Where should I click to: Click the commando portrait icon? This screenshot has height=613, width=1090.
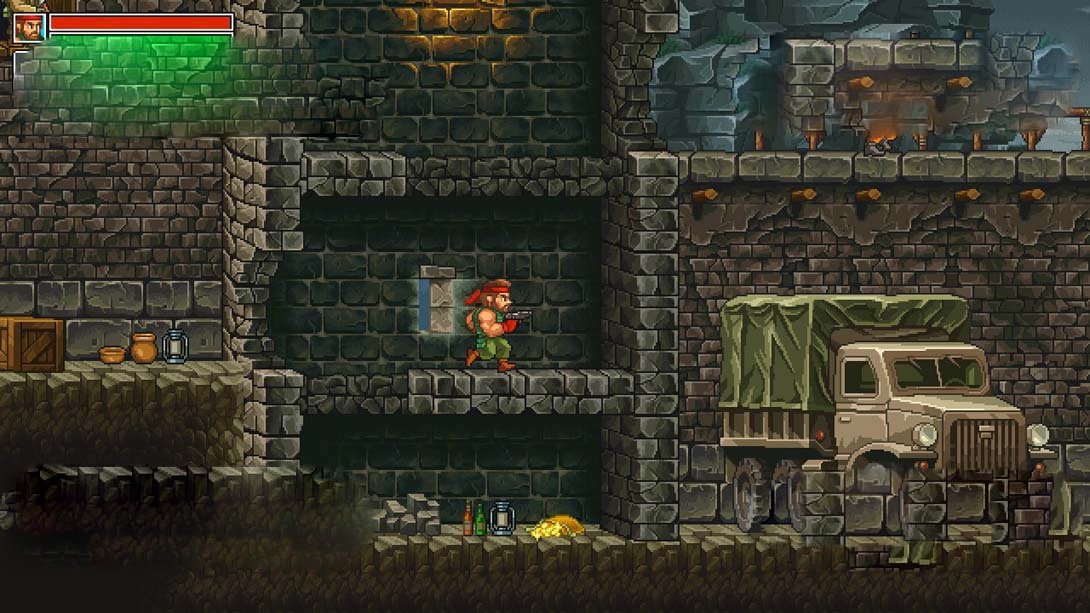coord(28,25)
